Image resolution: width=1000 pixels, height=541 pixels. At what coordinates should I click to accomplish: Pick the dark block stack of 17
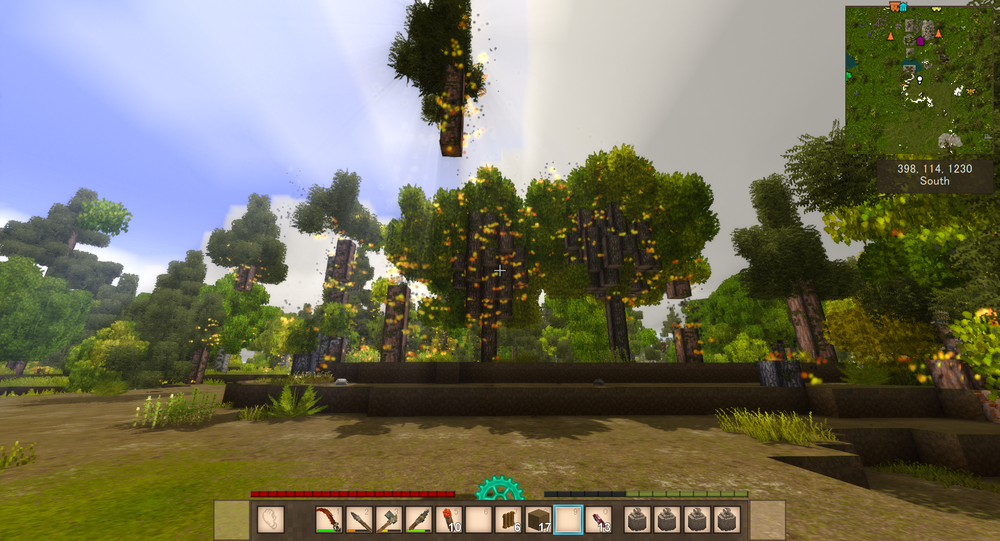539,520
